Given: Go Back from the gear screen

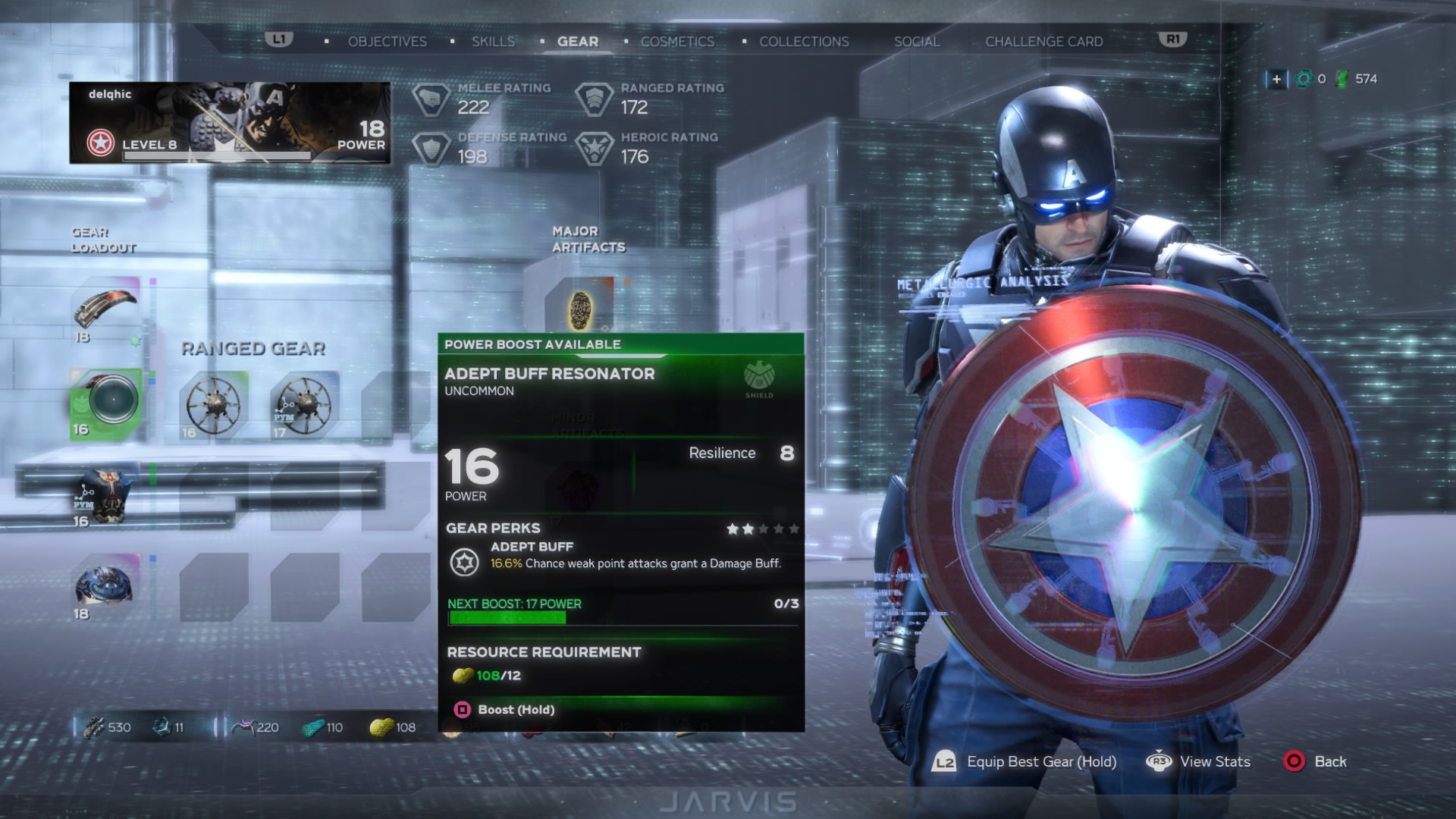Looking at the screenshot, I should pyautogui.click(x=1315, y=762).
